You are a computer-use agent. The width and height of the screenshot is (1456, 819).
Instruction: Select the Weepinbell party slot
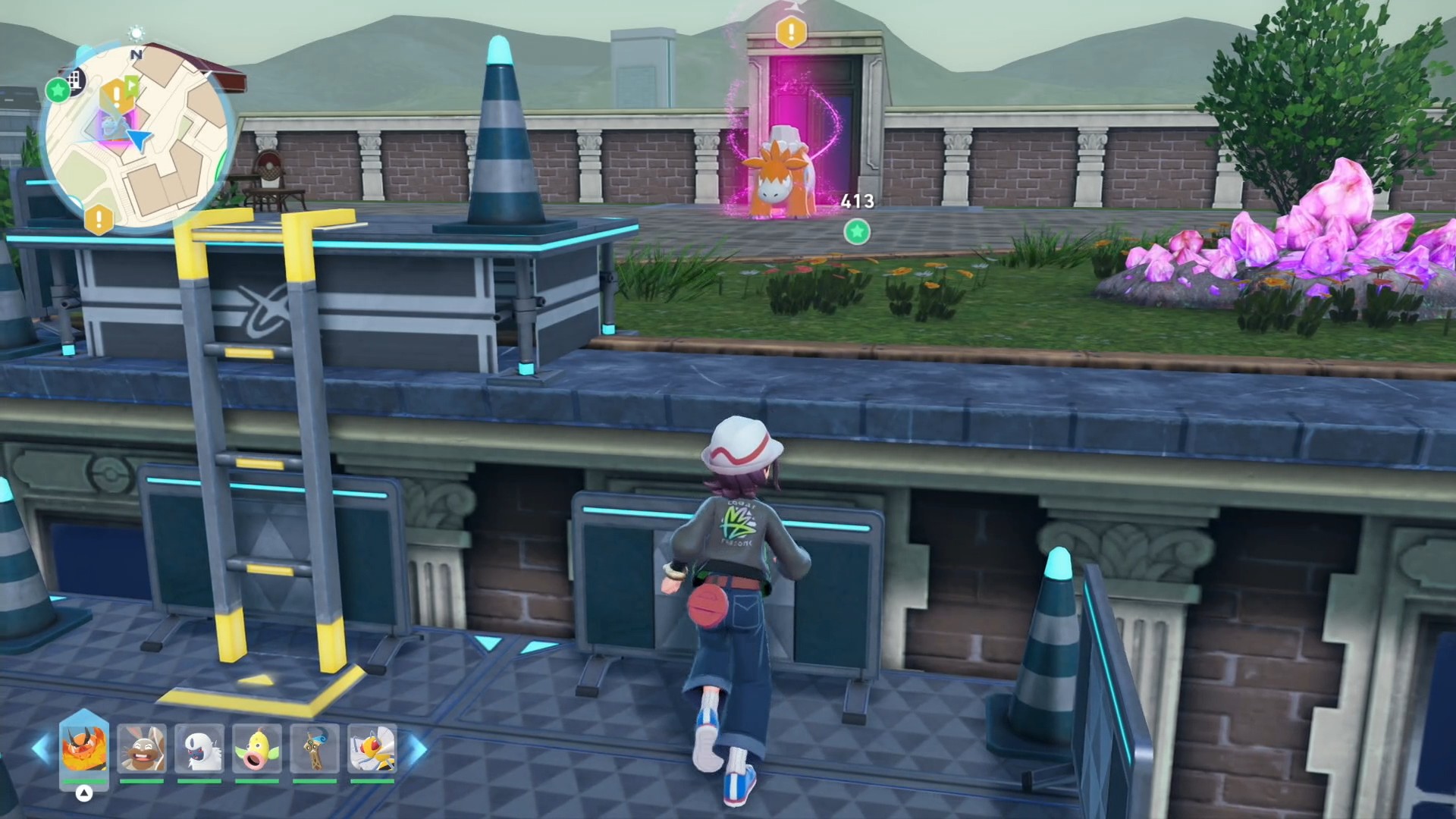(257, 748)
